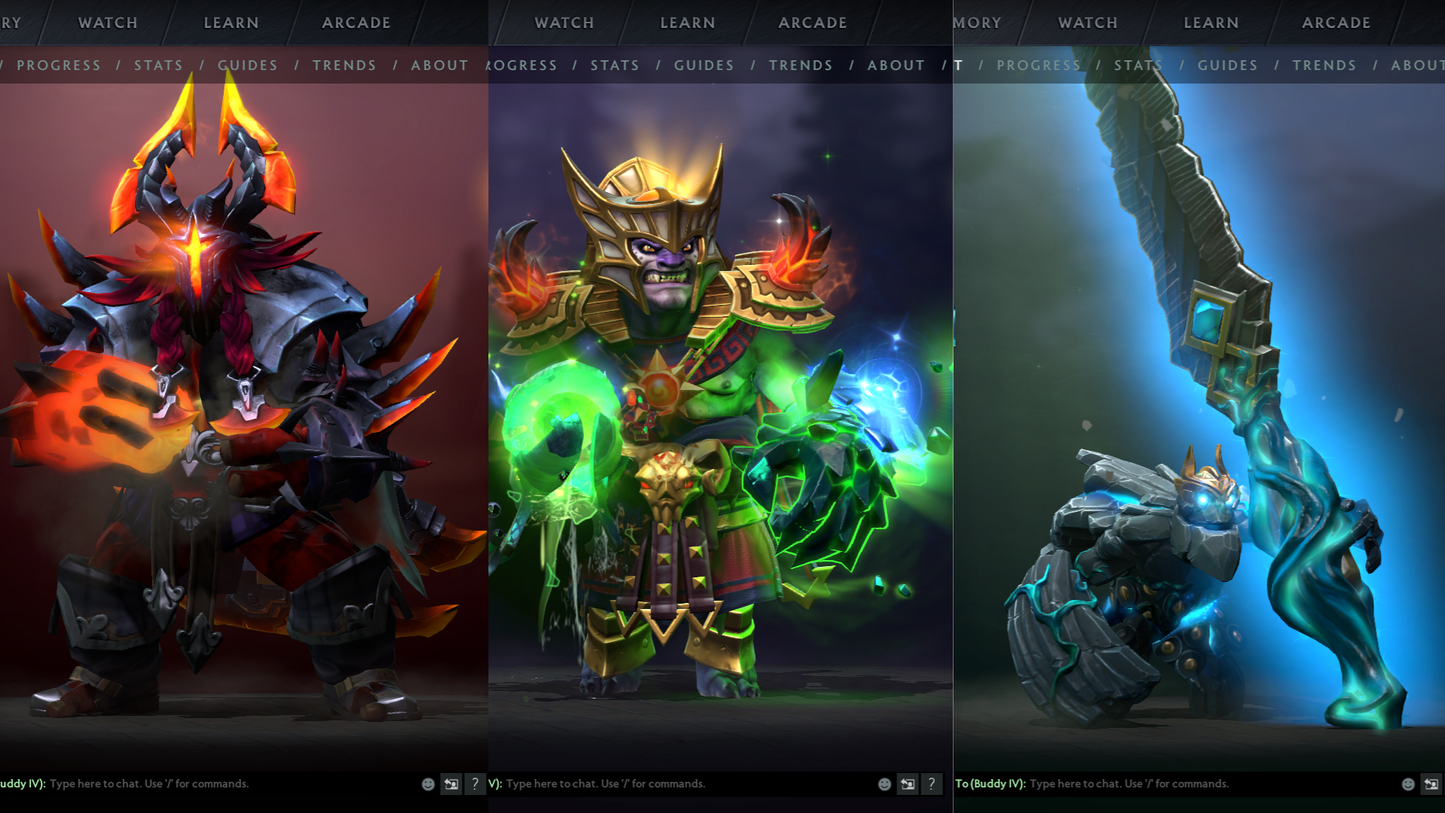Viewport: 1445px width, 813px height.
Task: Open the ABOUT section
Action: [440, 65]
